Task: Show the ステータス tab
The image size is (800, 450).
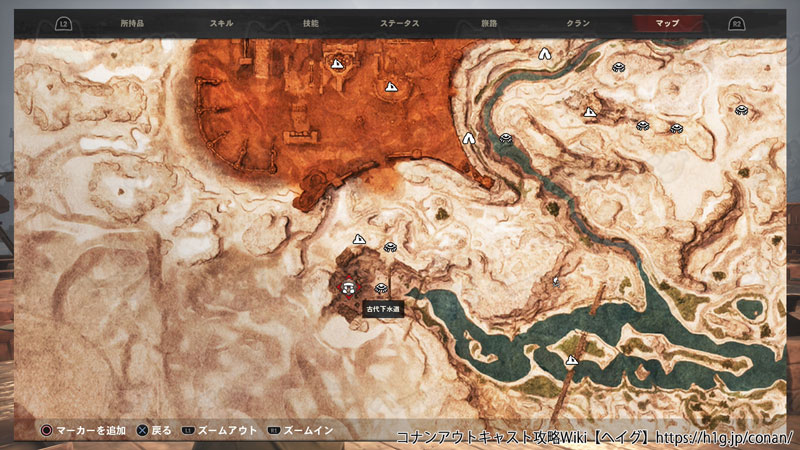Action: pyautogui.click(x=400, y=22)
